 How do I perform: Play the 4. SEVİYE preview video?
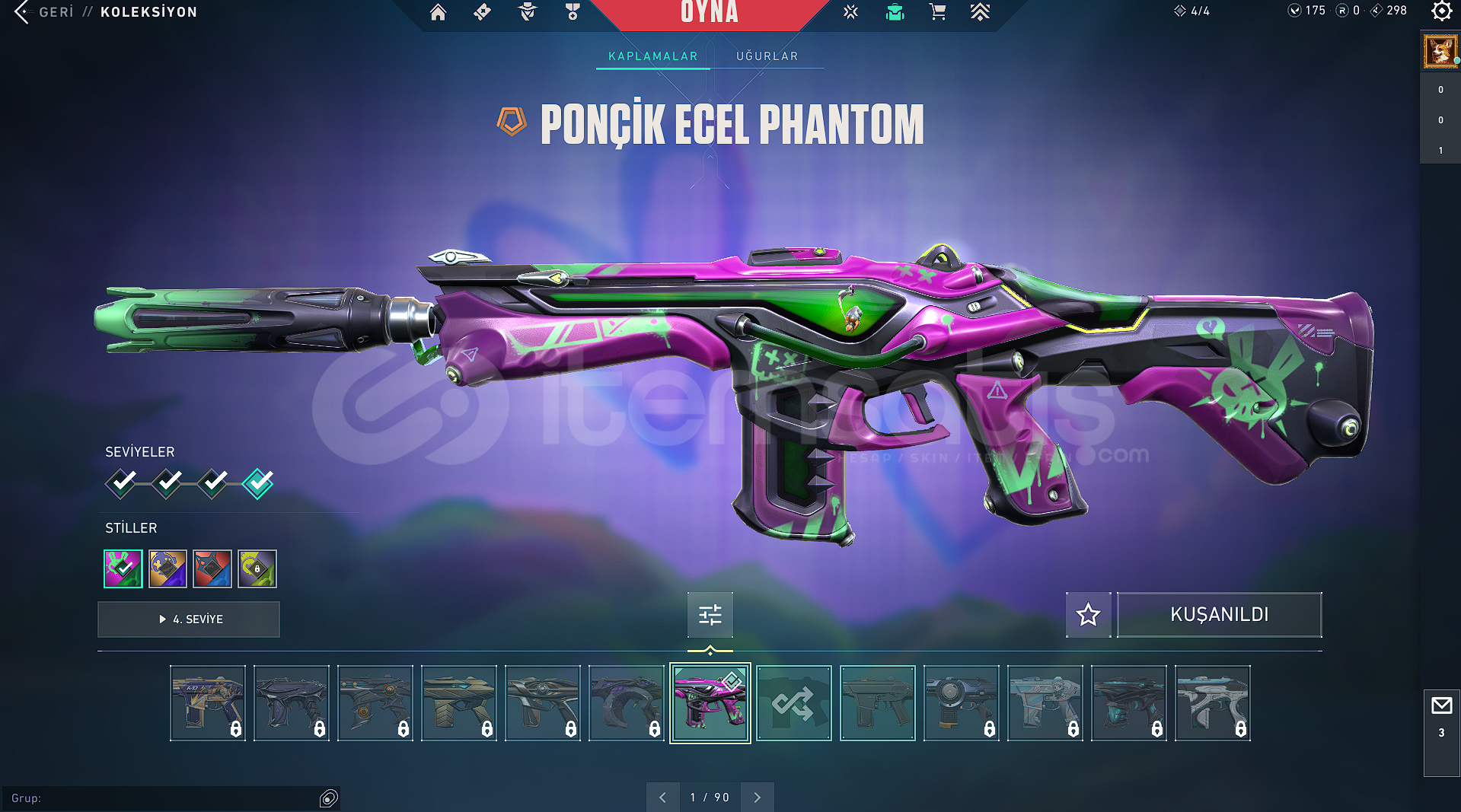tap(189, 619)
